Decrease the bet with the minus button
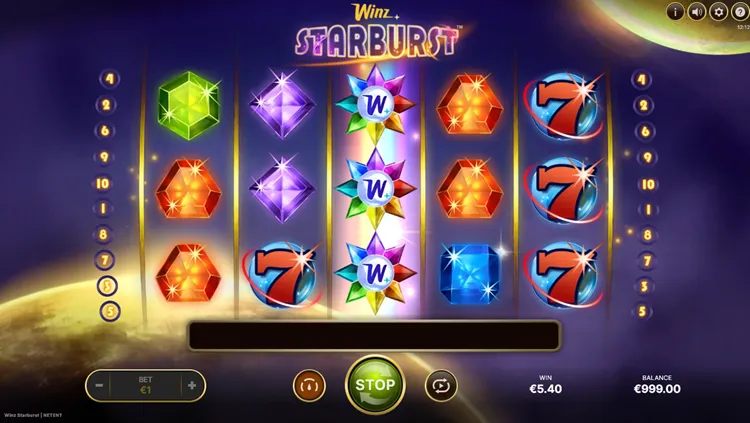Viewport: 750px width, 423px height. [100, 385]
